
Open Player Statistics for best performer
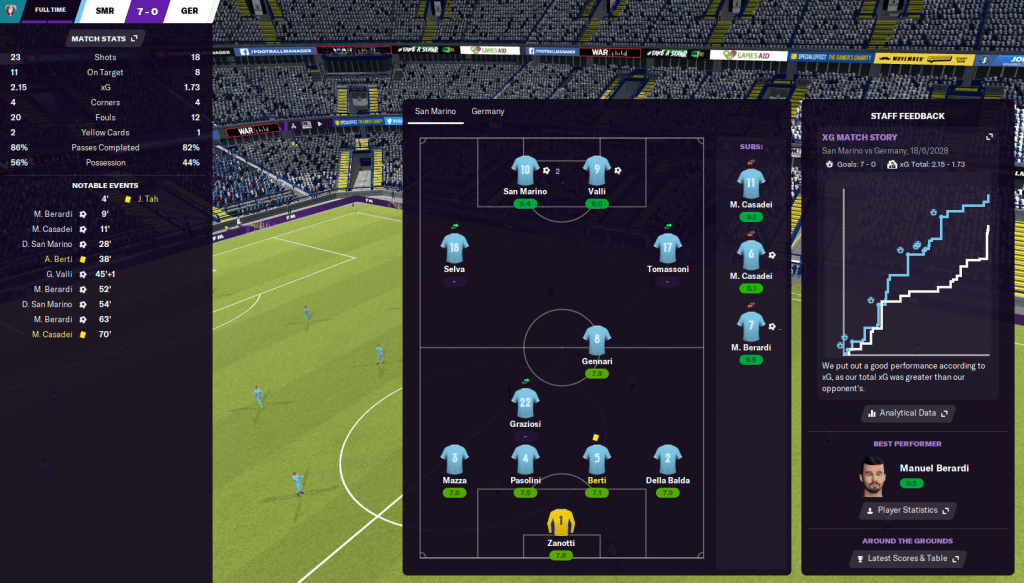907,510
